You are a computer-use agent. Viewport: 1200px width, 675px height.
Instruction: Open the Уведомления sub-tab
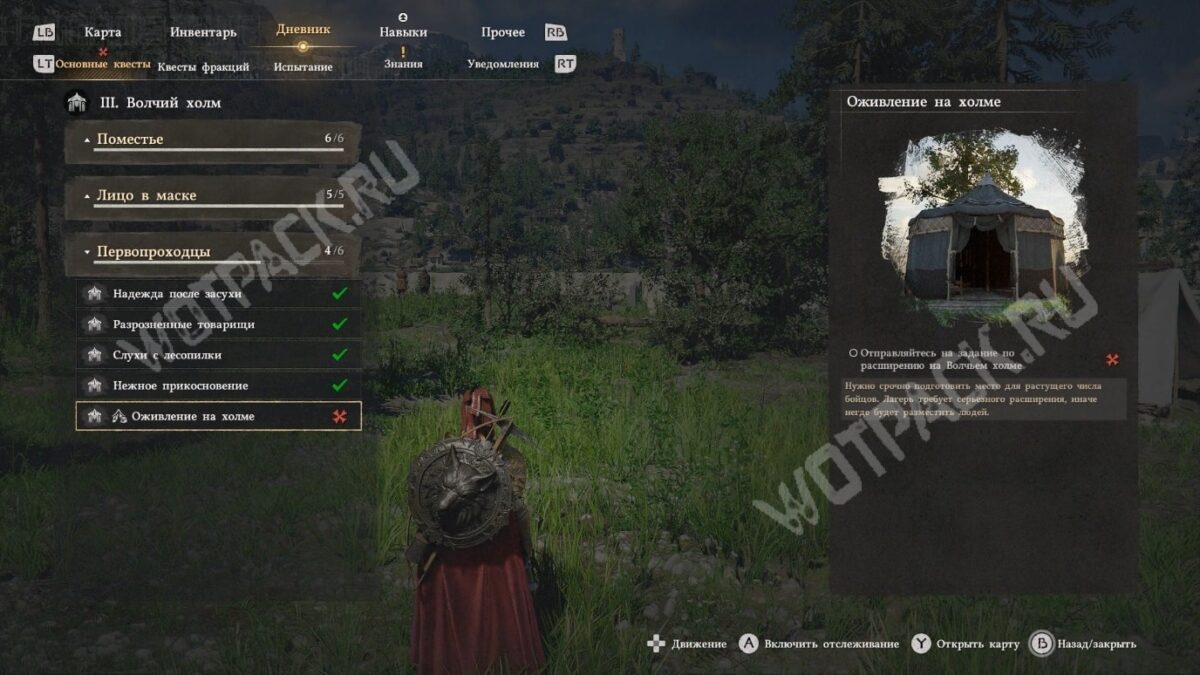(x=503, y=64)
